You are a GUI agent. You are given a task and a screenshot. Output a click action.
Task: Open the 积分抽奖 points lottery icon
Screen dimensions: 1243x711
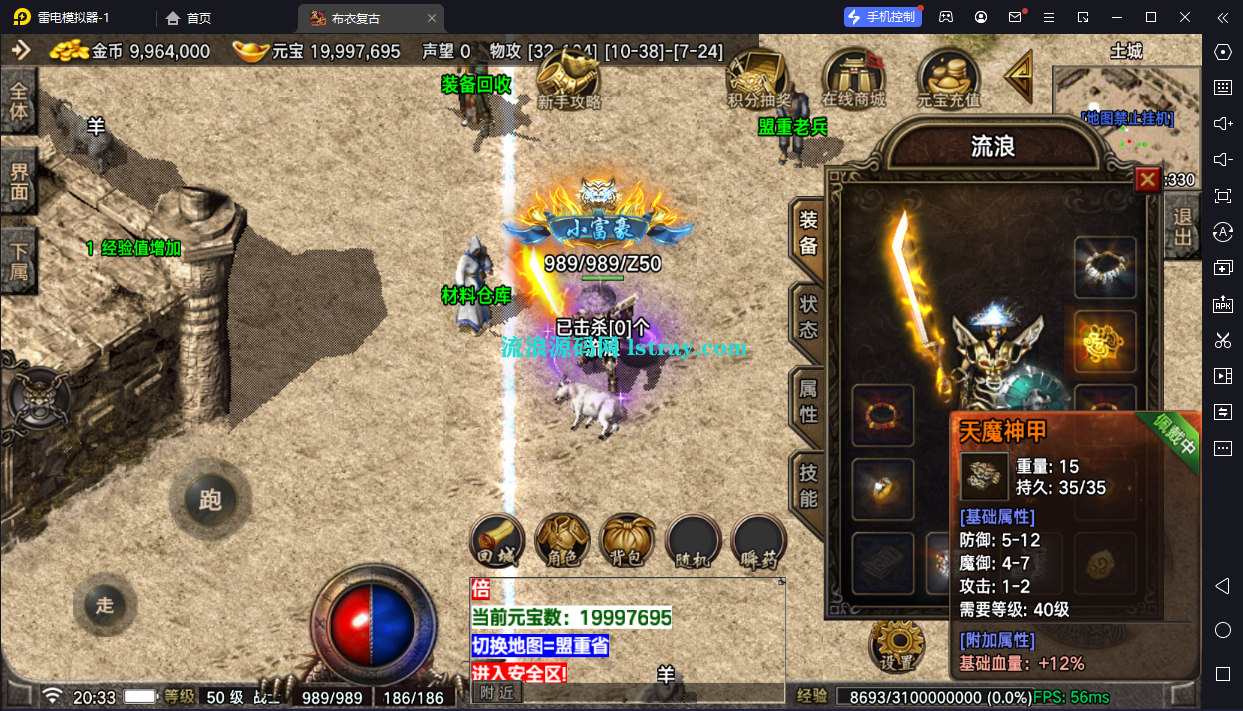click(x=758, y=78)
